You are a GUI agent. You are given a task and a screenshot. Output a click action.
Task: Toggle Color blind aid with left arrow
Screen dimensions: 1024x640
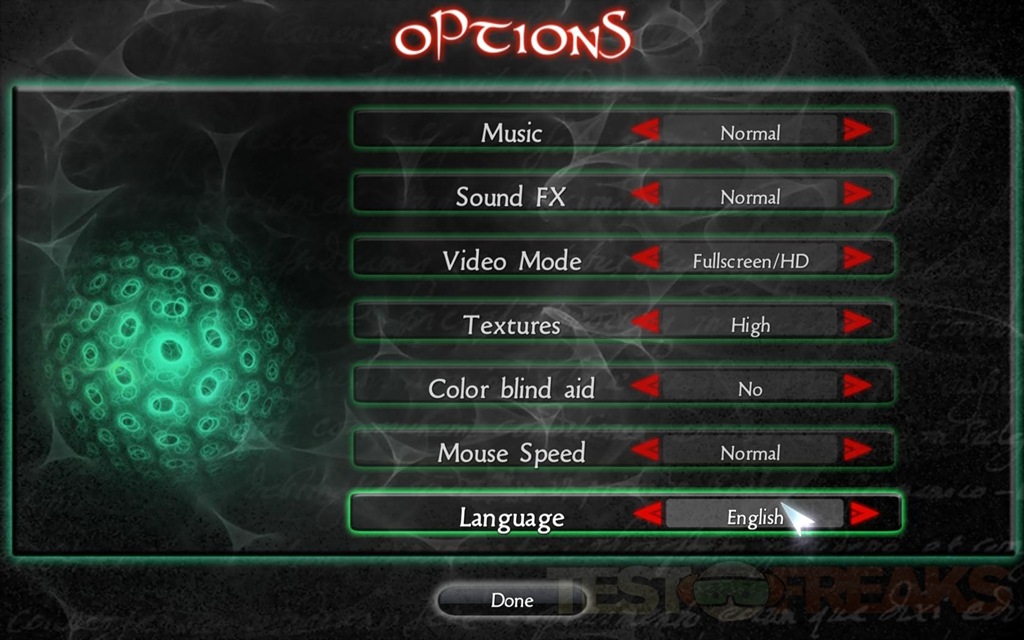click(x=646, y=387)
